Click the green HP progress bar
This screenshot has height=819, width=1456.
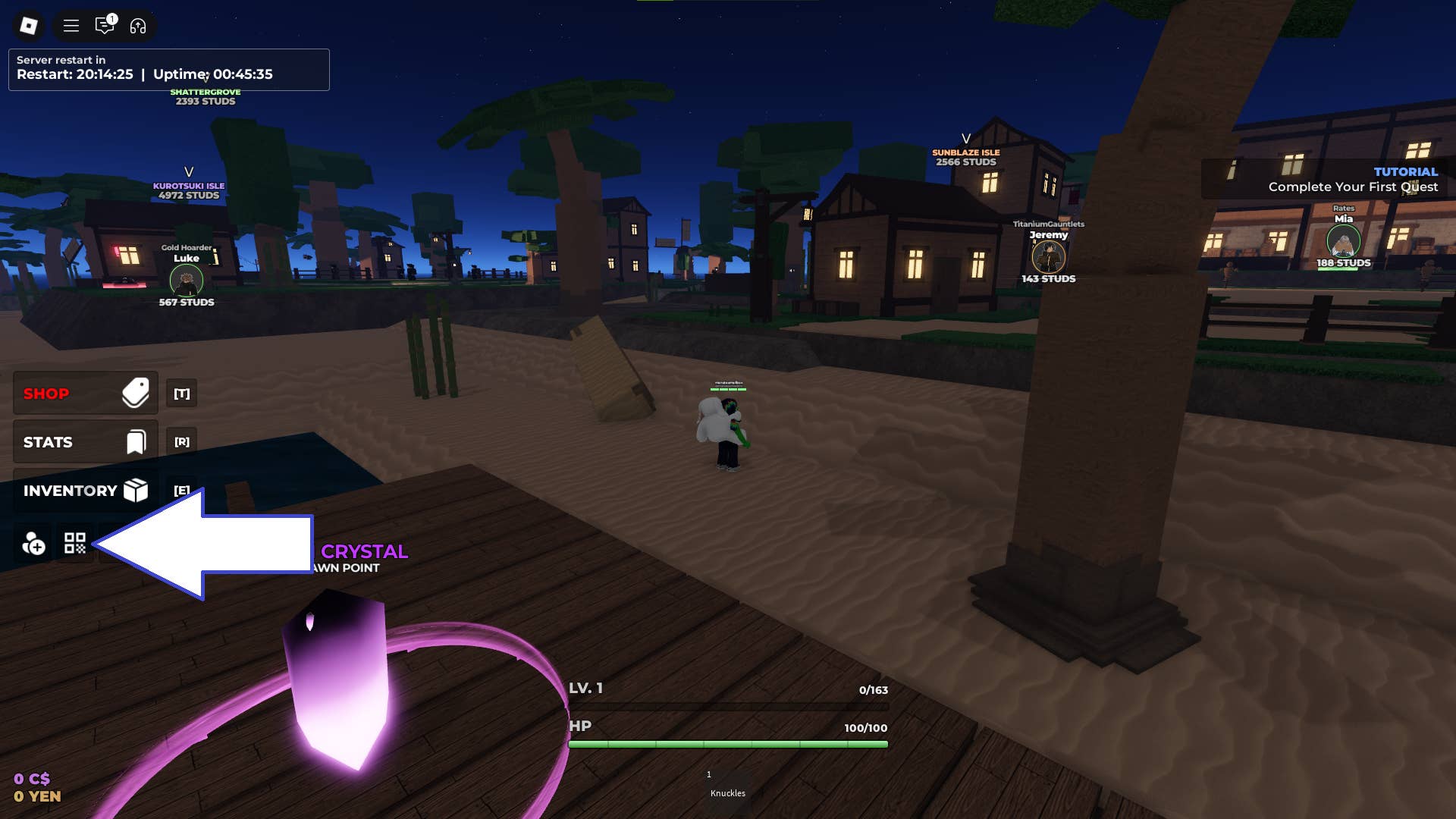(728, 744)
